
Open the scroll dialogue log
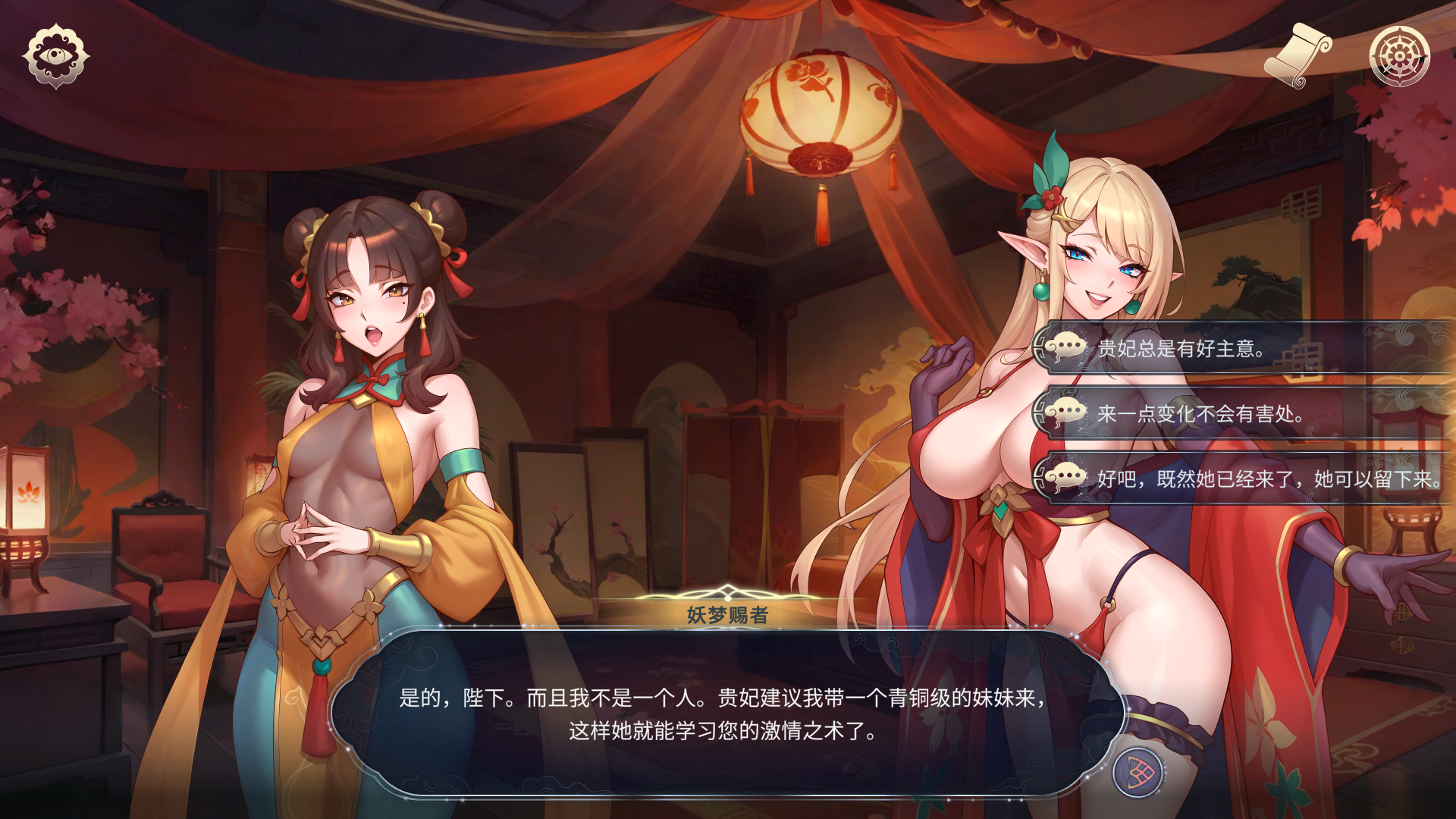pos(1298,55)
